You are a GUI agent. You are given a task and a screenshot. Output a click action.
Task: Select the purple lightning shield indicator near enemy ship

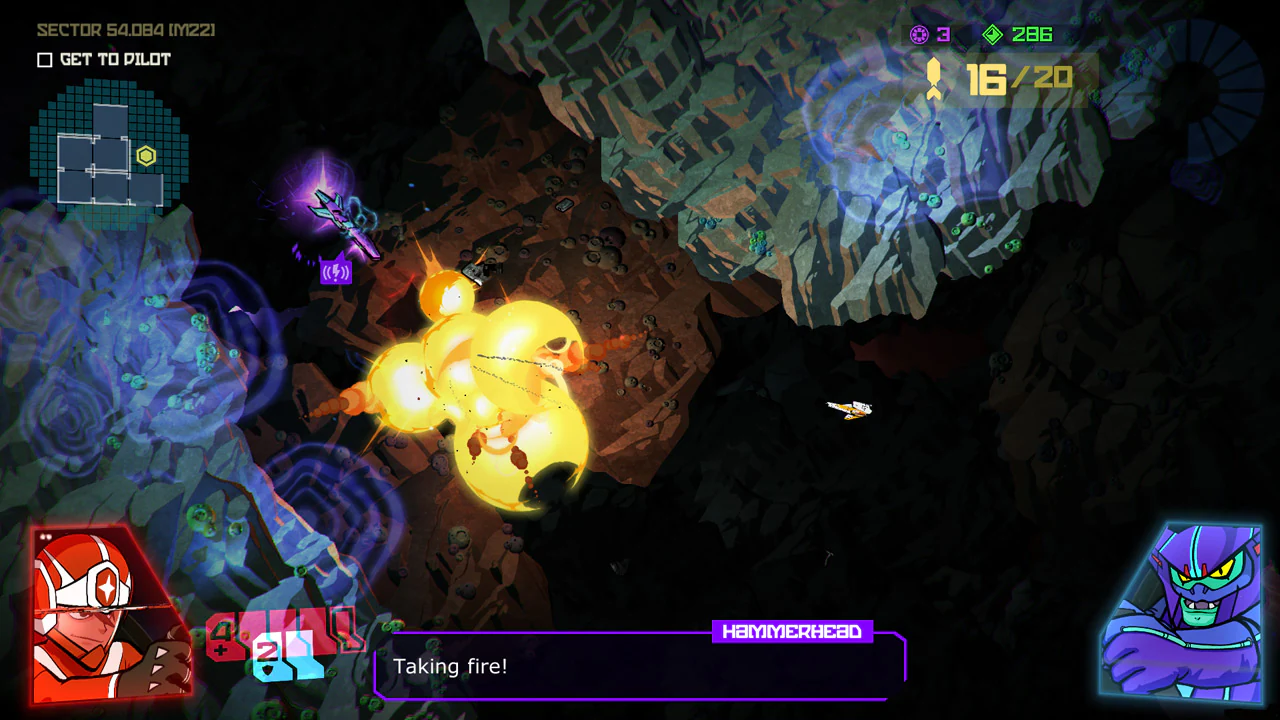tap(335, 271)
